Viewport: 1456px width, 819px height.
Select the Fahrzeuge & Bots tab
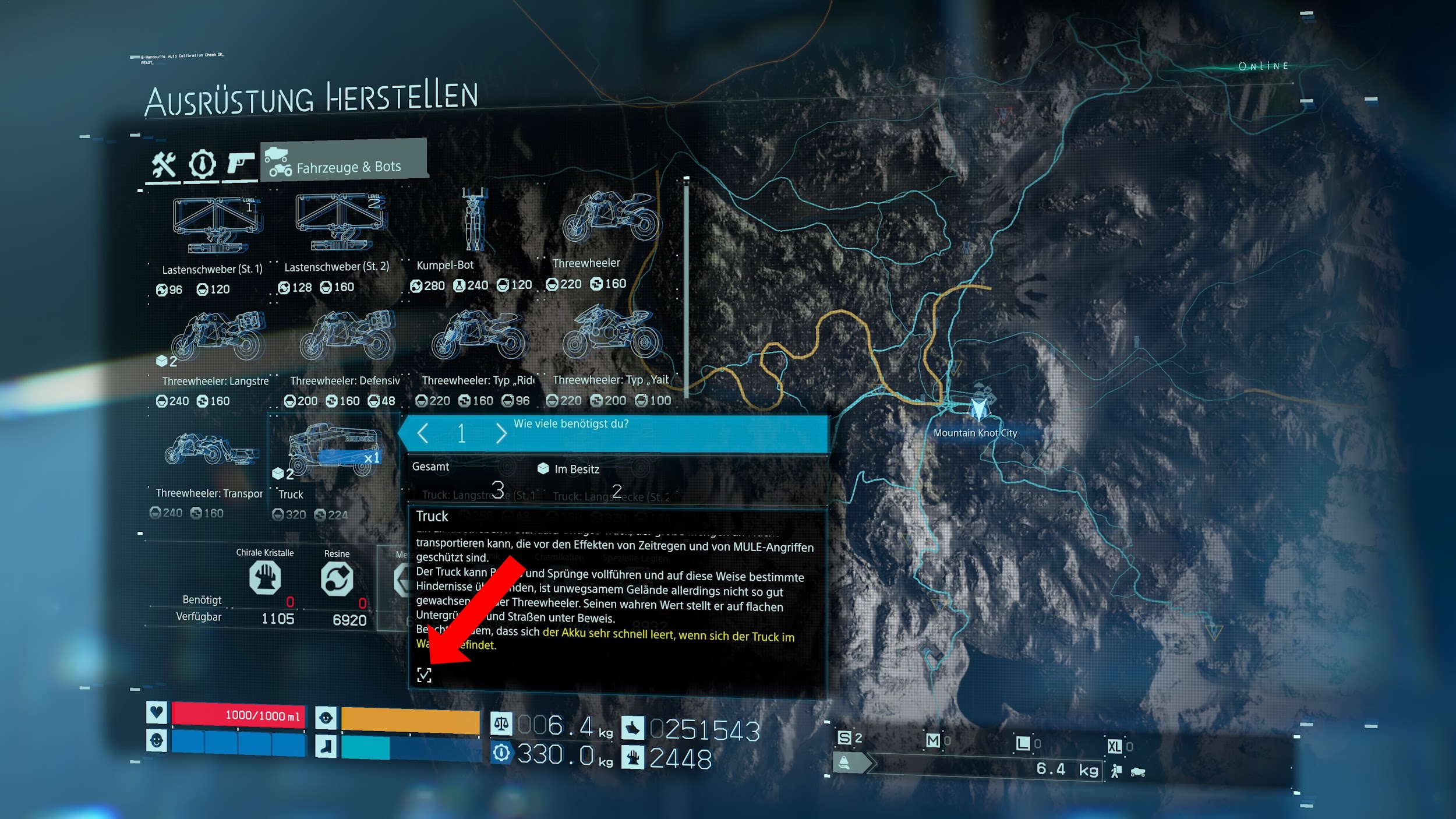click(x=344, y=161)
